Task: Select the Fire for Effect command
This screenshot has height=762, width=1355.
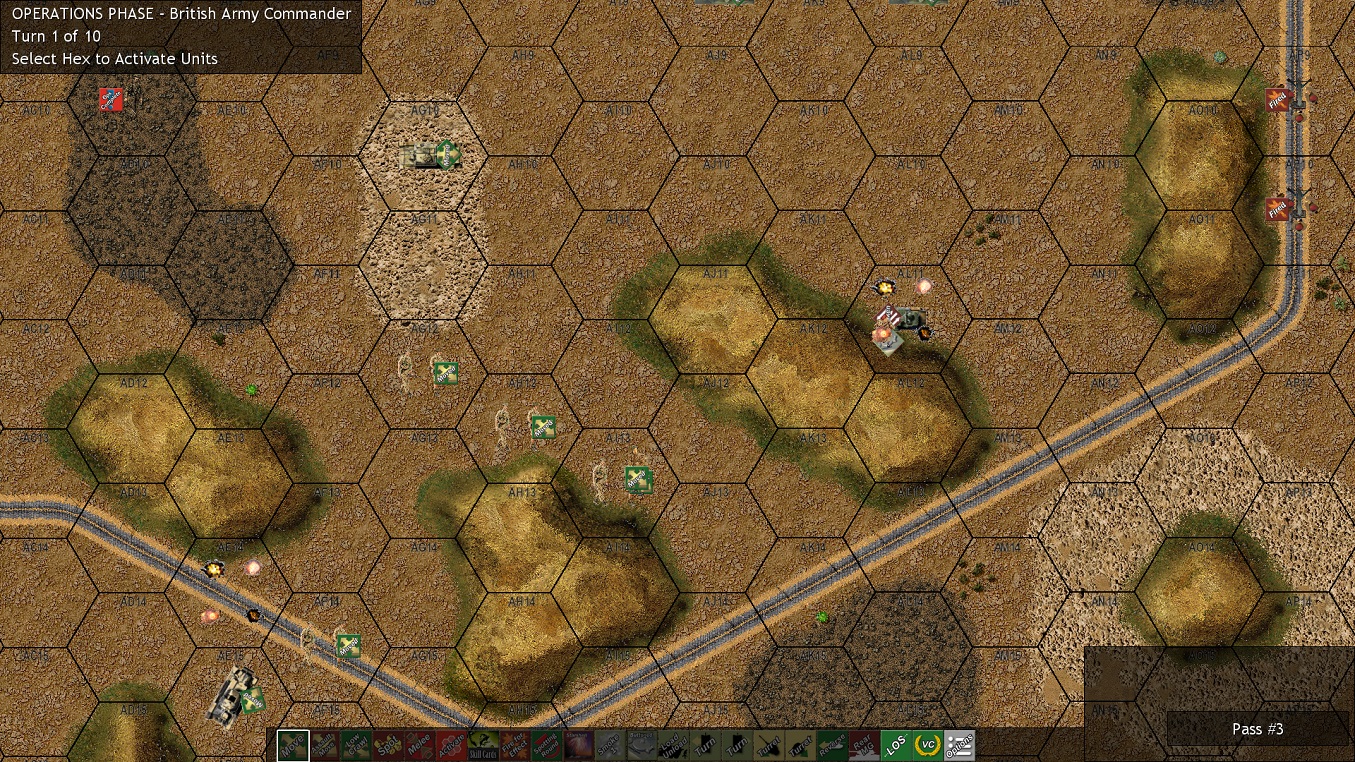Action: (x=512, y=745)
